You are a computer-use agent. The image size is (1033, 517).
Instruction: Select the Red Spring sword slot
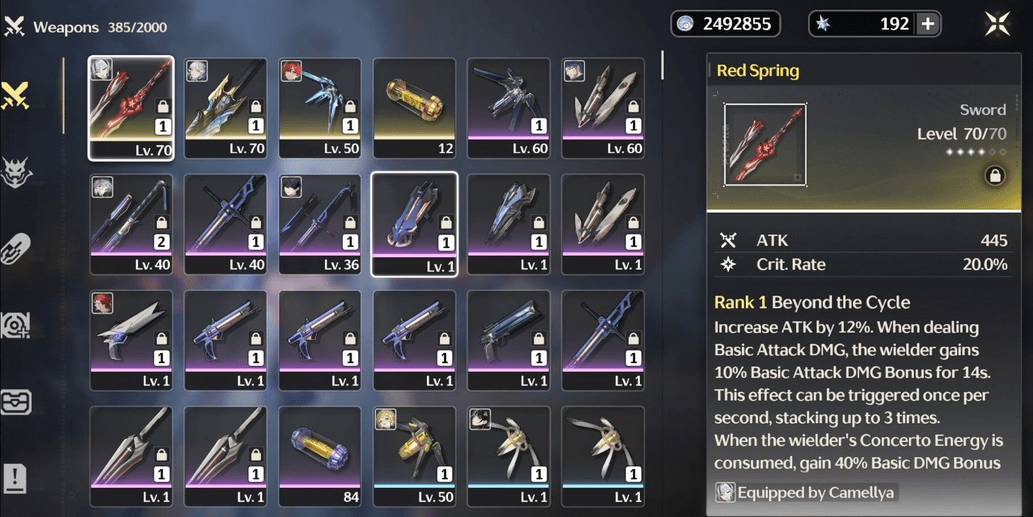131,107
